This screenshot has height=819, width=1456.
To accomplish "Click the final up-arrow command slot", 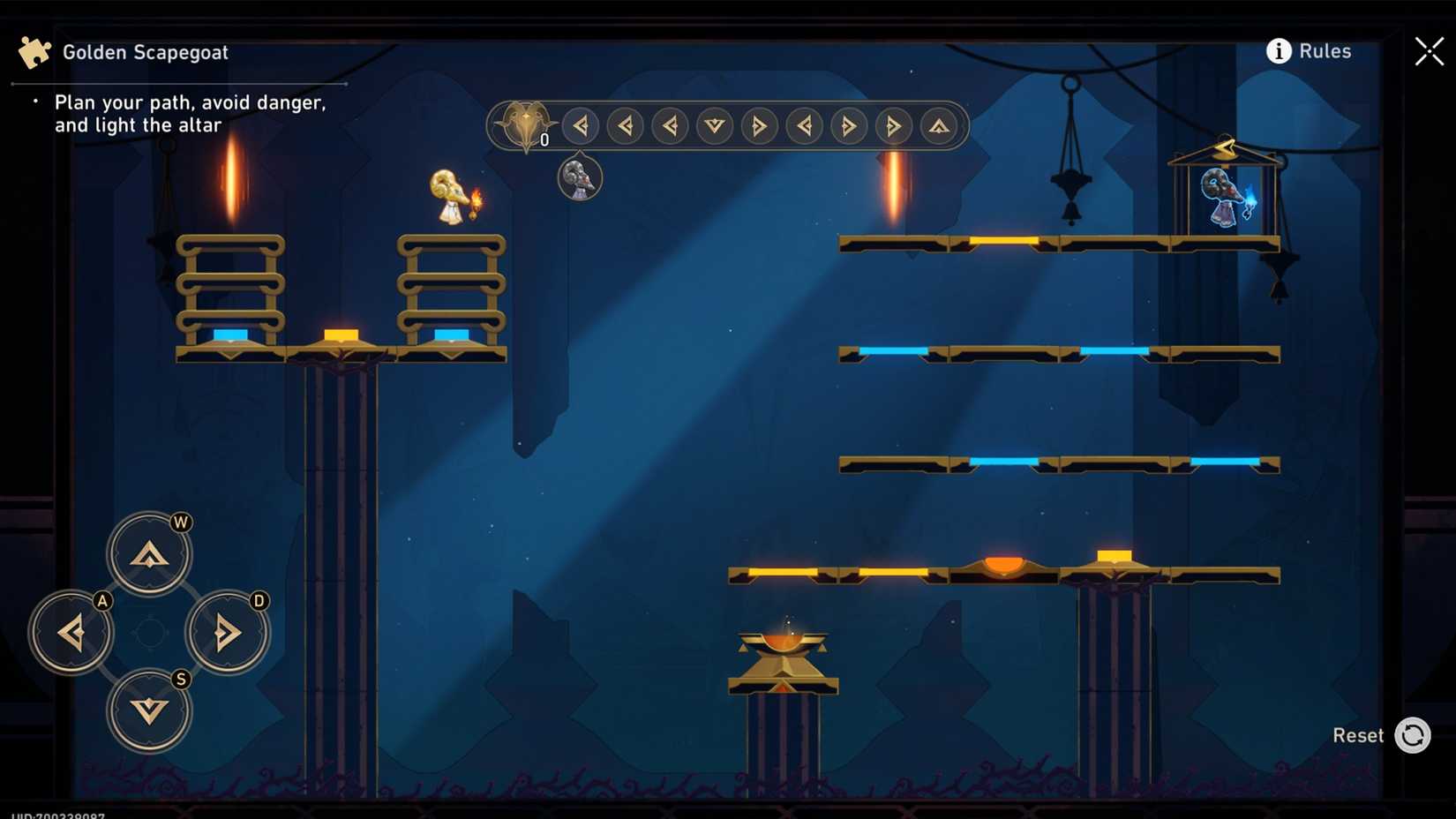I will click(938, 126).
